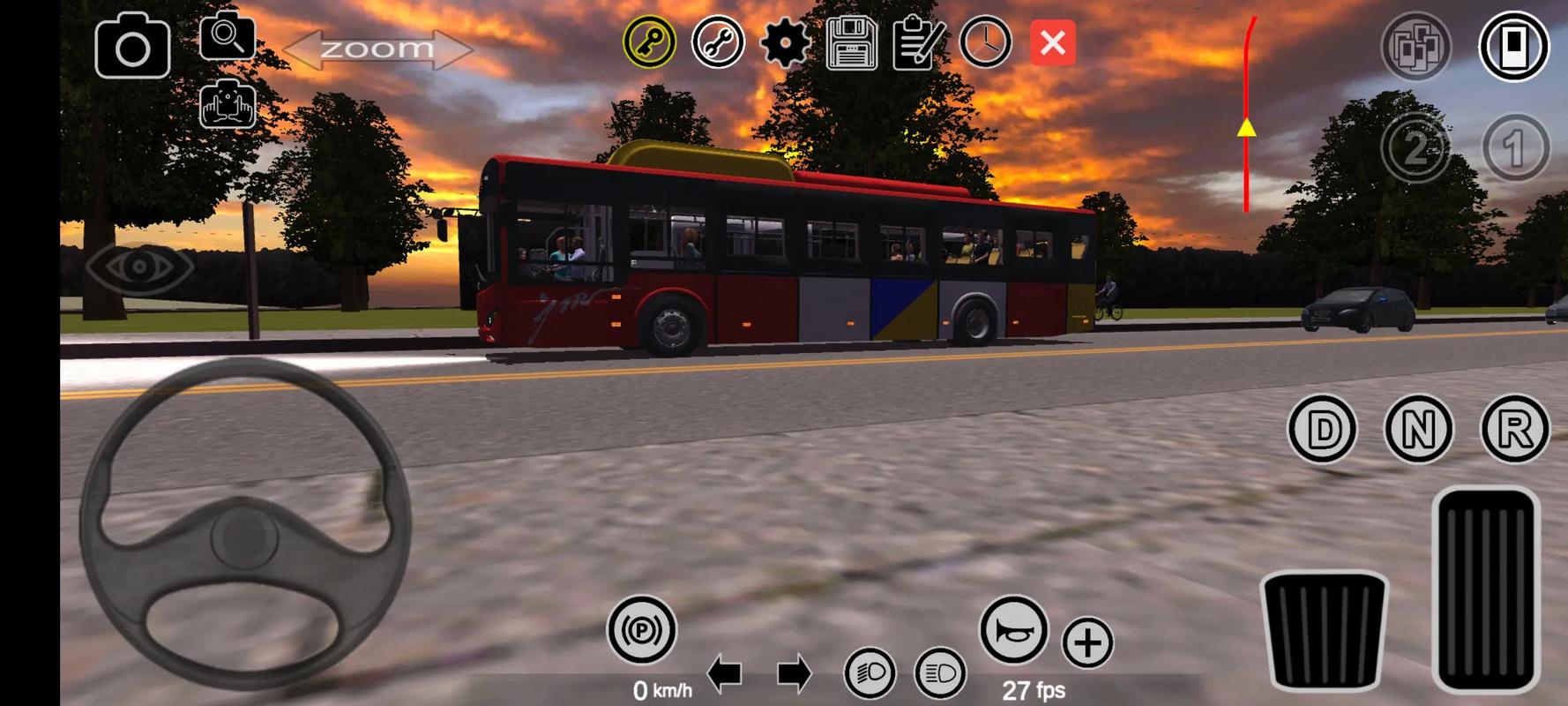Screen dimensions: 1568x706
Task: Click the red X close button
Action: coord(1052,42)
